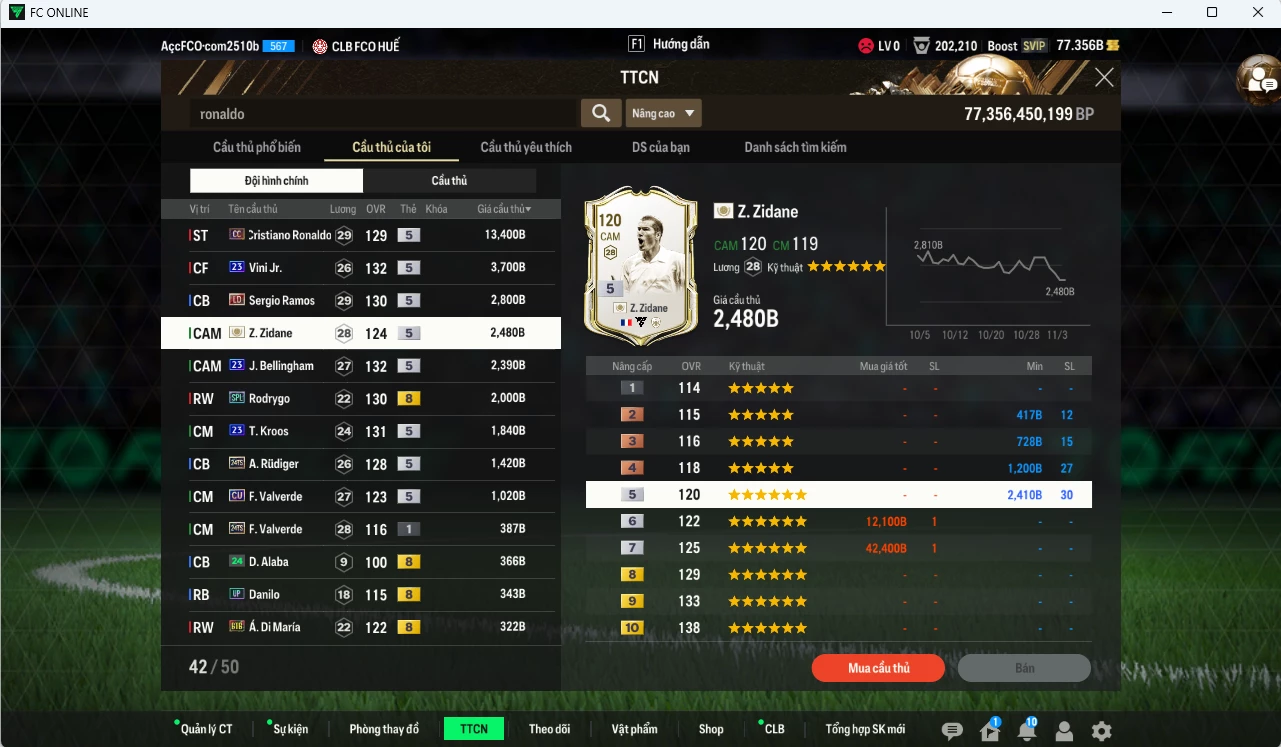
Task: Open Shop from the bottom navigation
Action: [x=711, y=729]
